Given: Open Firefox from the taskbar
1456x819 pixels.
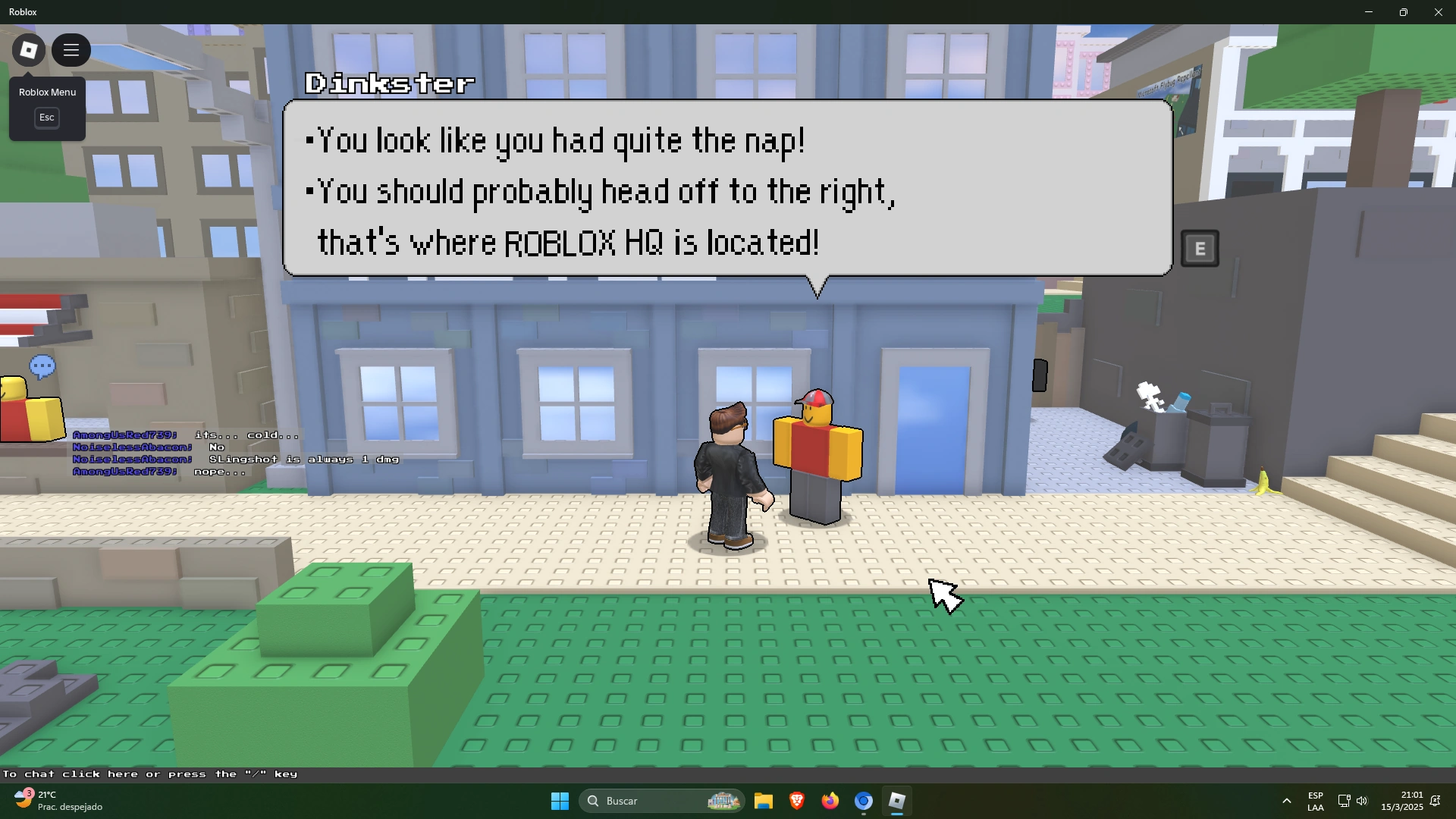Looking at the screenshot, I should click(x=830, y=801).
